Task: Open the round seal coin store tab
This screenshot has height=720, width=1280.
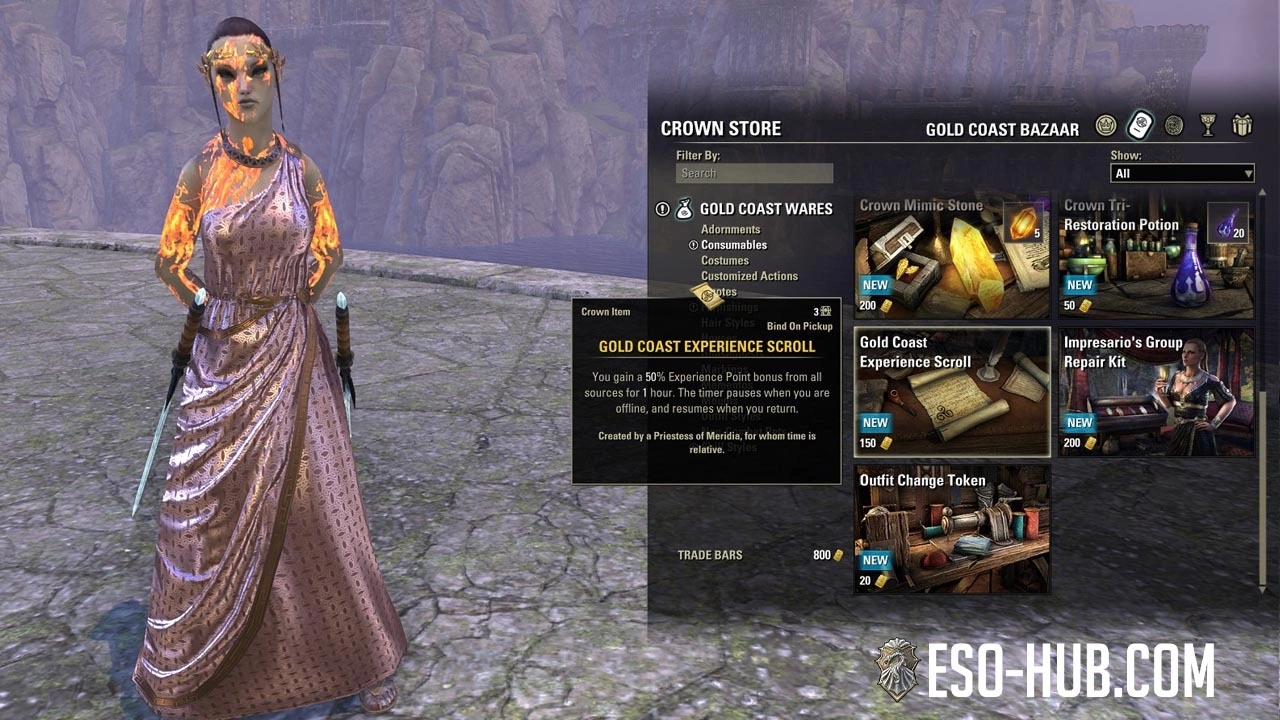Action: pos(1174,125)
